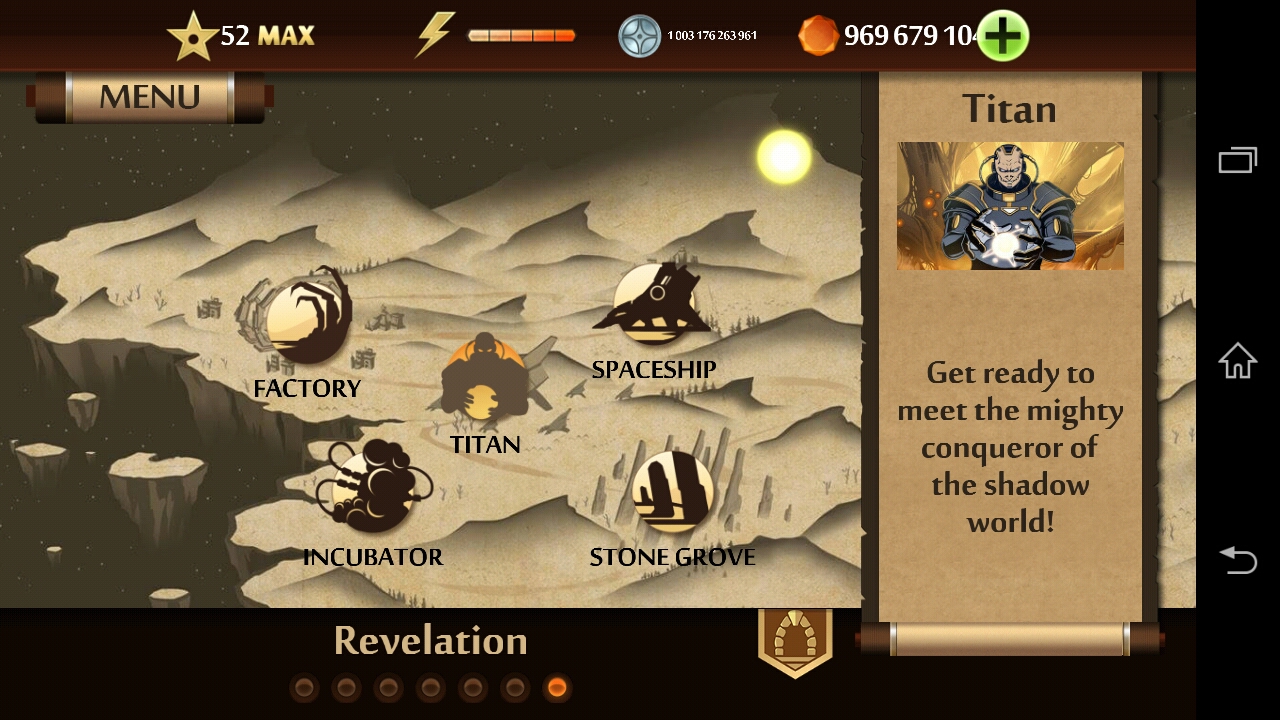Click the Titan portrait thumbnail
Image resolution: width=1280 pixels, height=720 pixels.
pyautogui.click(x=1010, y=206)
